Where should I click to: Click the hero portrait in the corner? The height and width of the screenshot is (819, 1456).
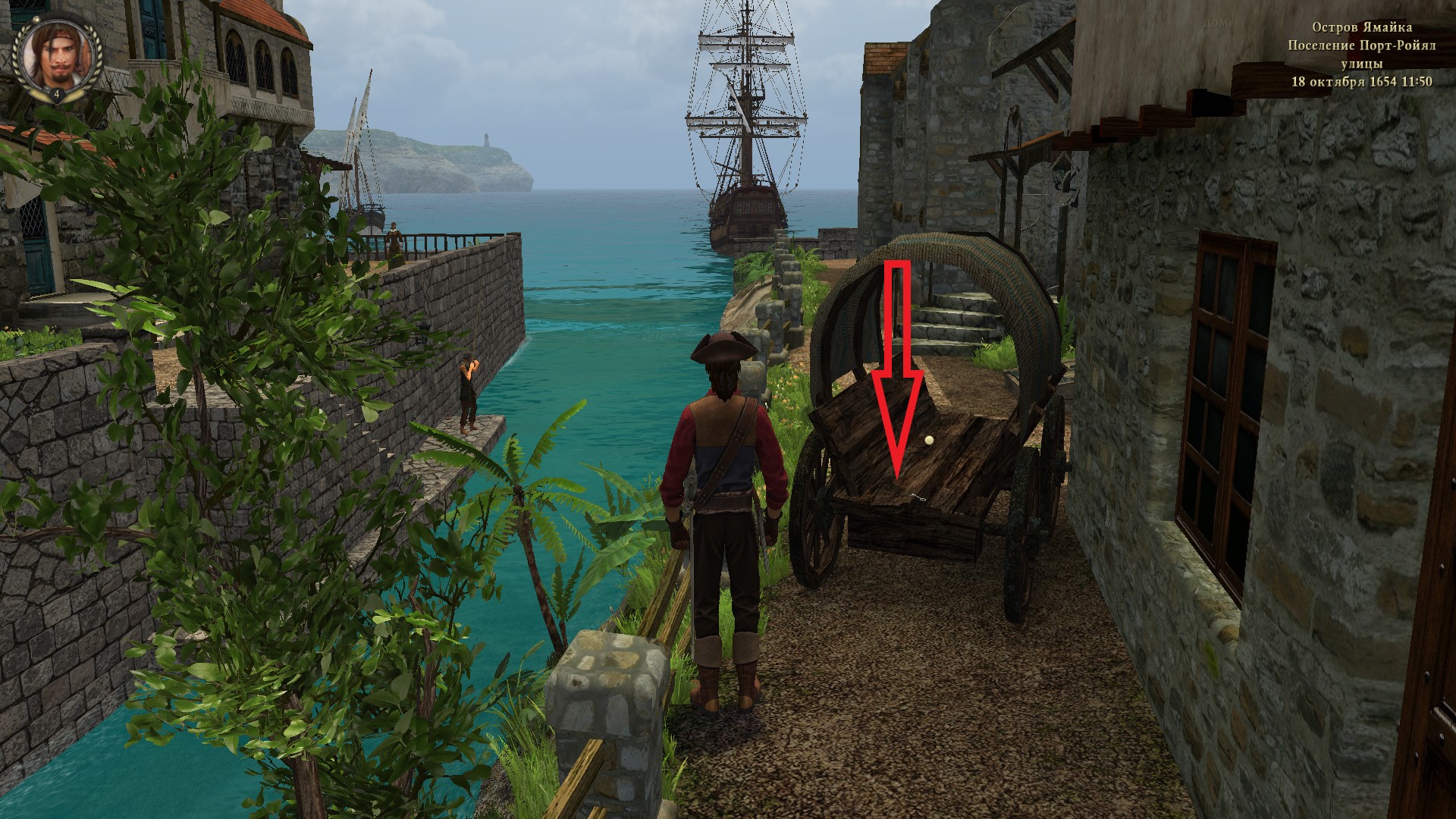57,58
